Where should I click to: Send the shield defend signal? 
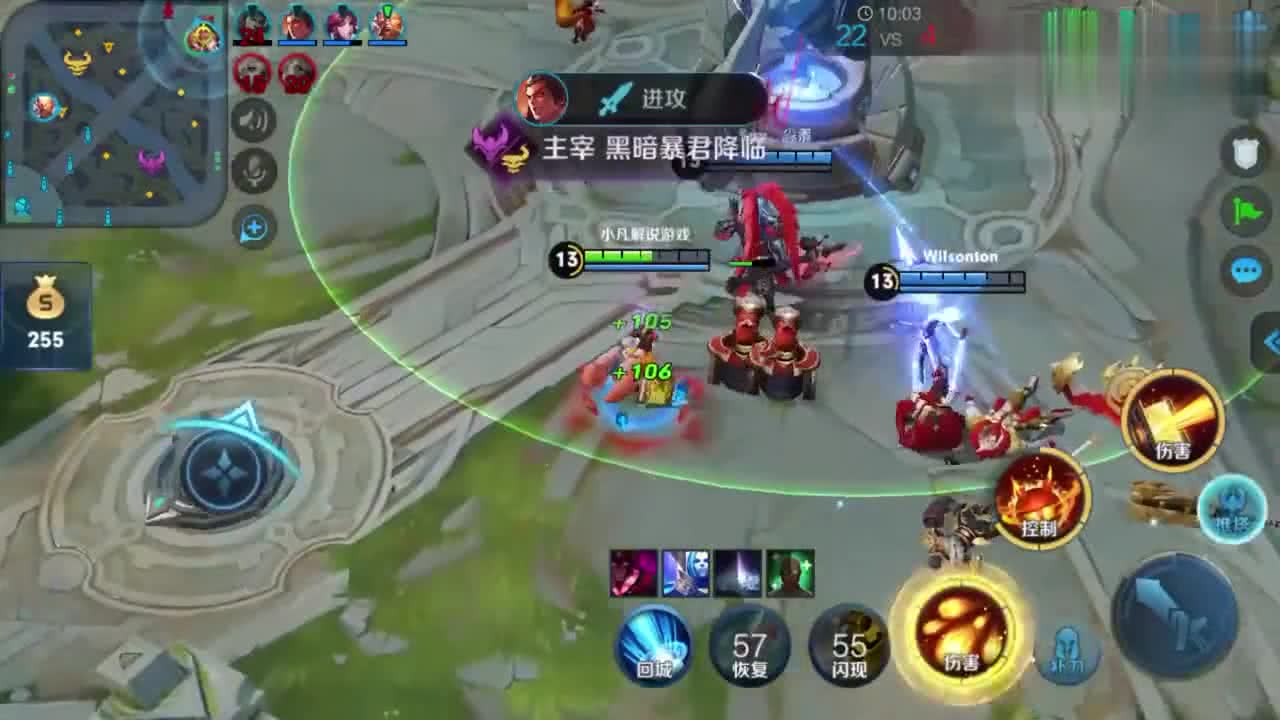(x=1244, y=153)
